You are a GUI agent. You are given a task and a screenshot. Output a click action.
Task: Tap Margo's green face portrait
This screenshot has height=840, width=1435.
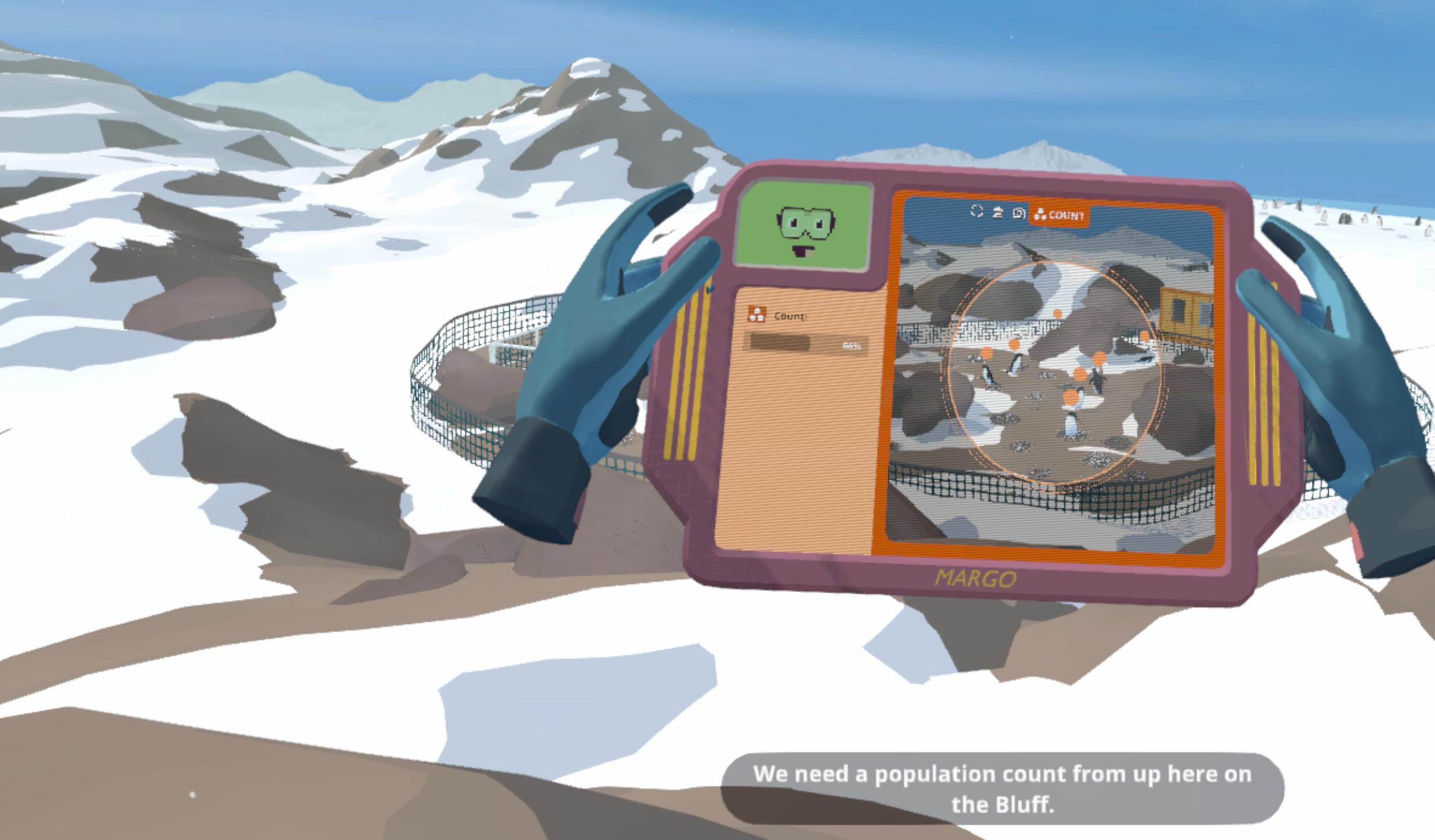[x=806, y=228]
